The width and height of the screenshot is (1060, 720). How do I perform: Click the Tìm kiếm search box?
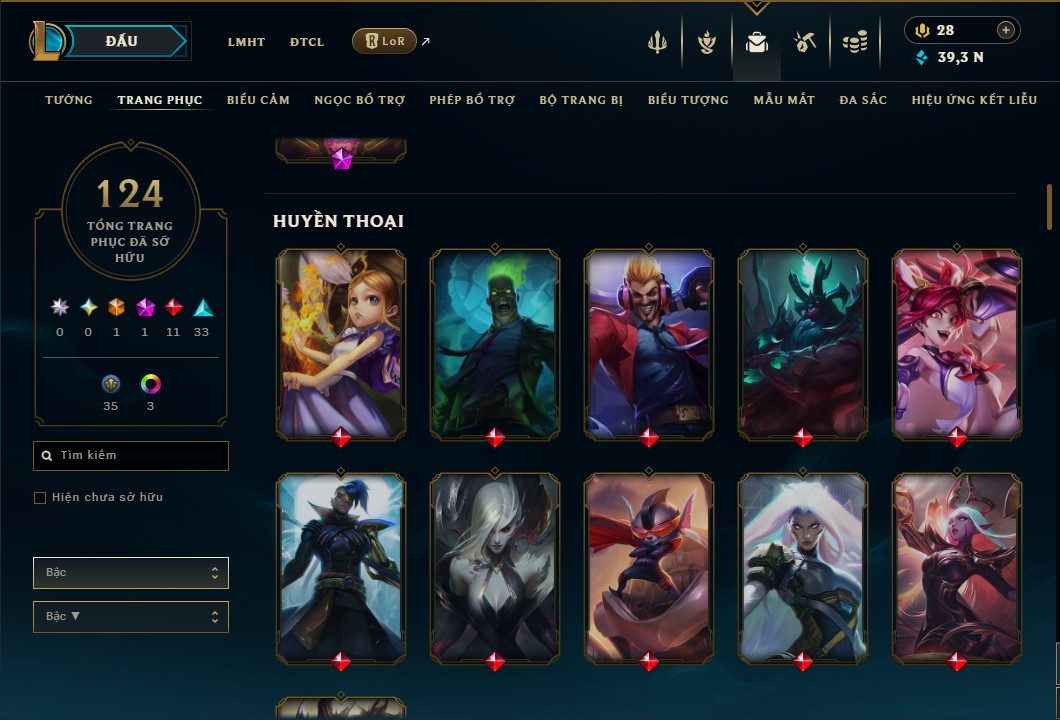pos(131,456)
